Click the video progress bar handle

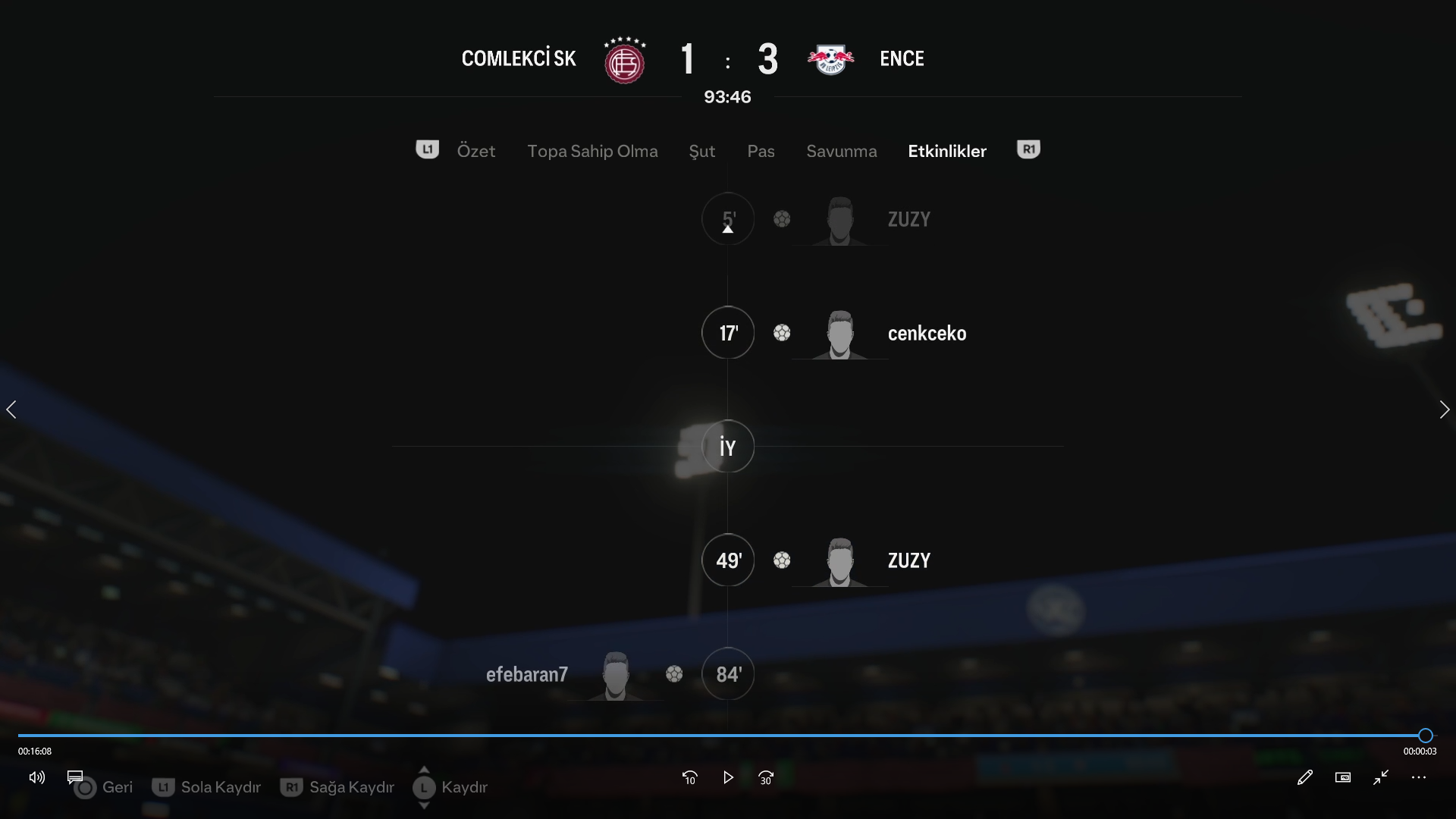coord(1425,735)
